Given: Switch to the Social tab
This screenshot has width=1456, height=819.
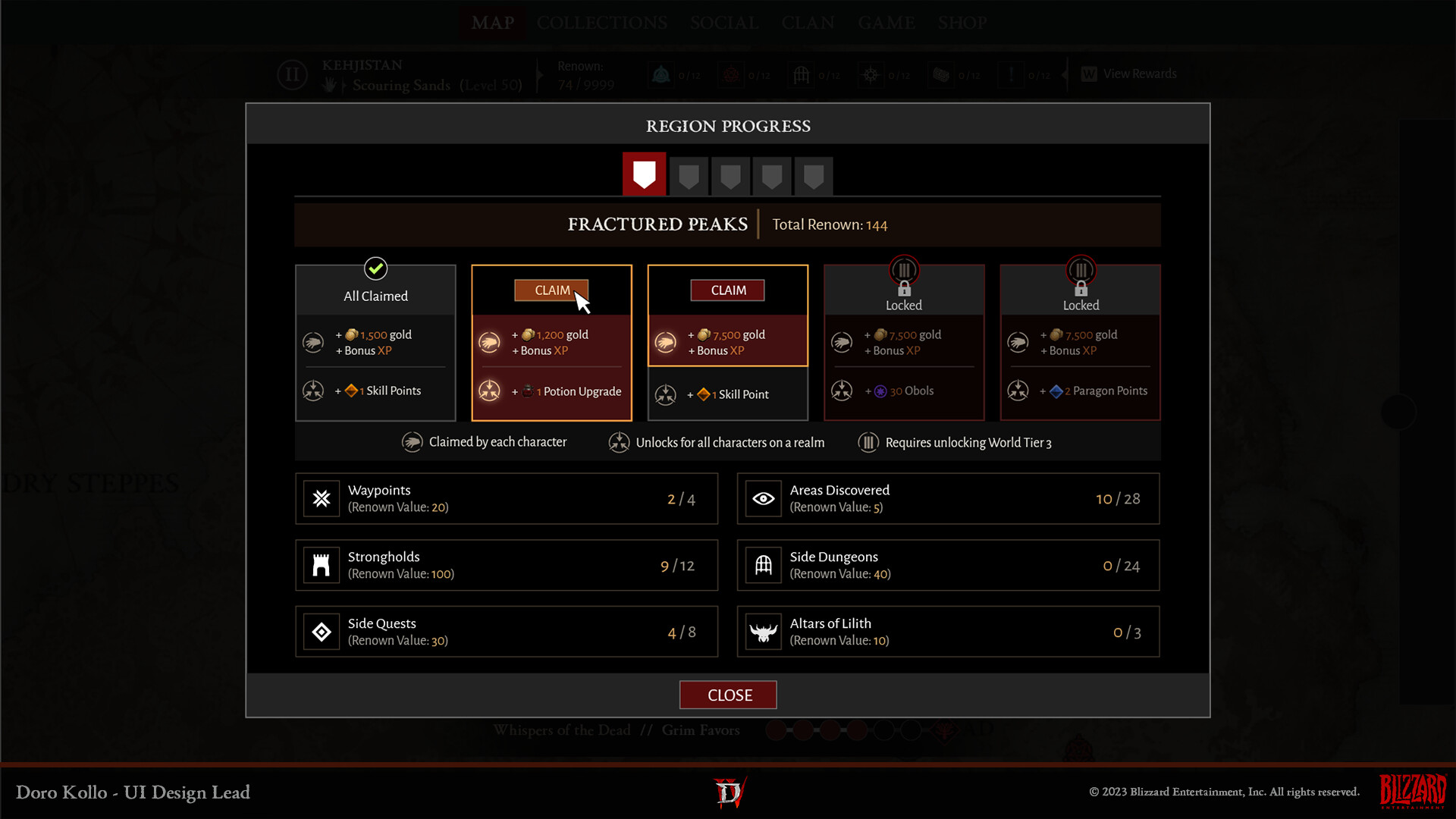Looking at the screenshot, I should pyautogui.click(x=724, y=23).
